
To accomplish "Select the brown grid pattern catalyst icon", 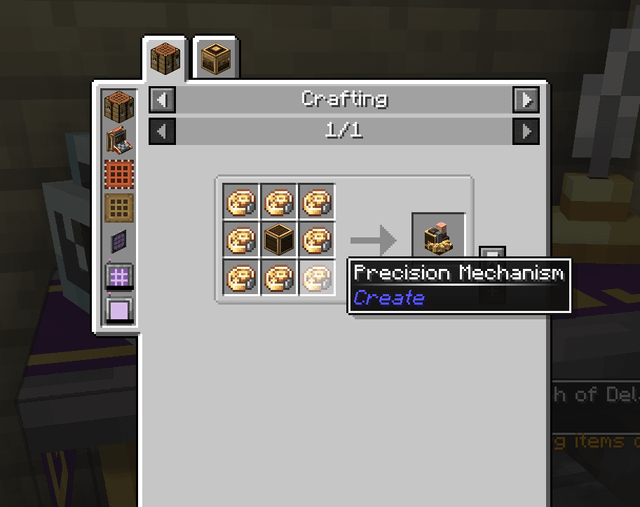I will pyautogui.click(x=120, y=208).
